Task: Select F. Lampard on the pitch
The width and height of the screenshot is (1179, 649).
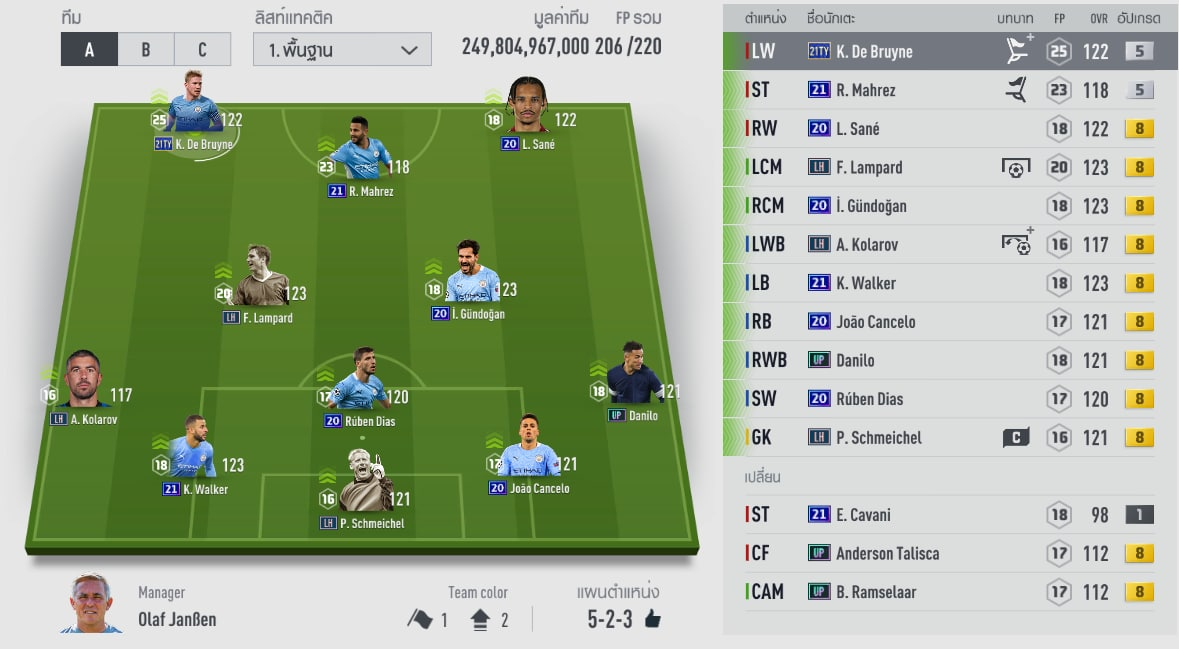Action: pos(257,280)
